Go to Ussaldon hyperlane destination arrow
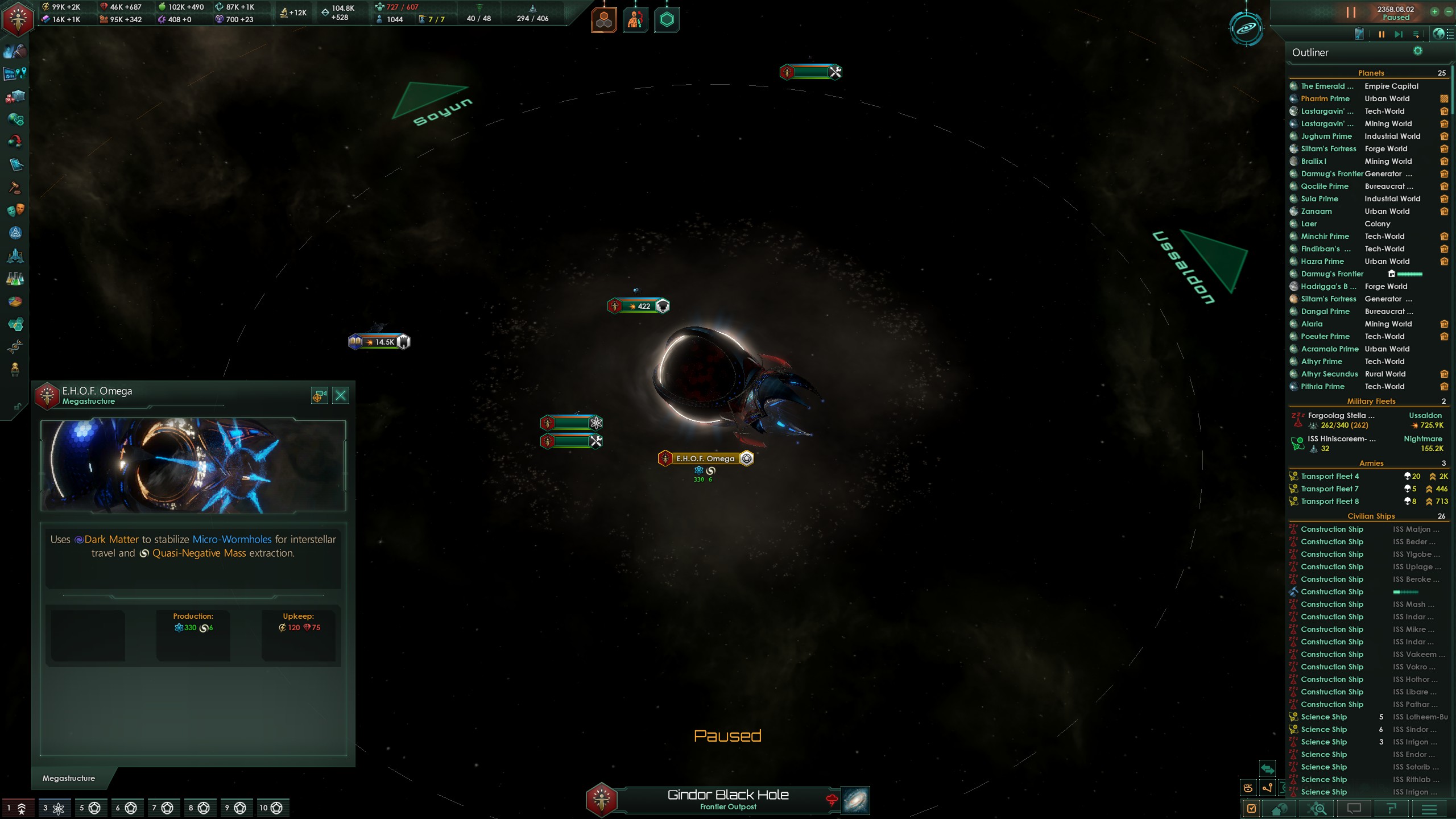The height and width of the screenshot is (819, 1456). coord(1215,260)
